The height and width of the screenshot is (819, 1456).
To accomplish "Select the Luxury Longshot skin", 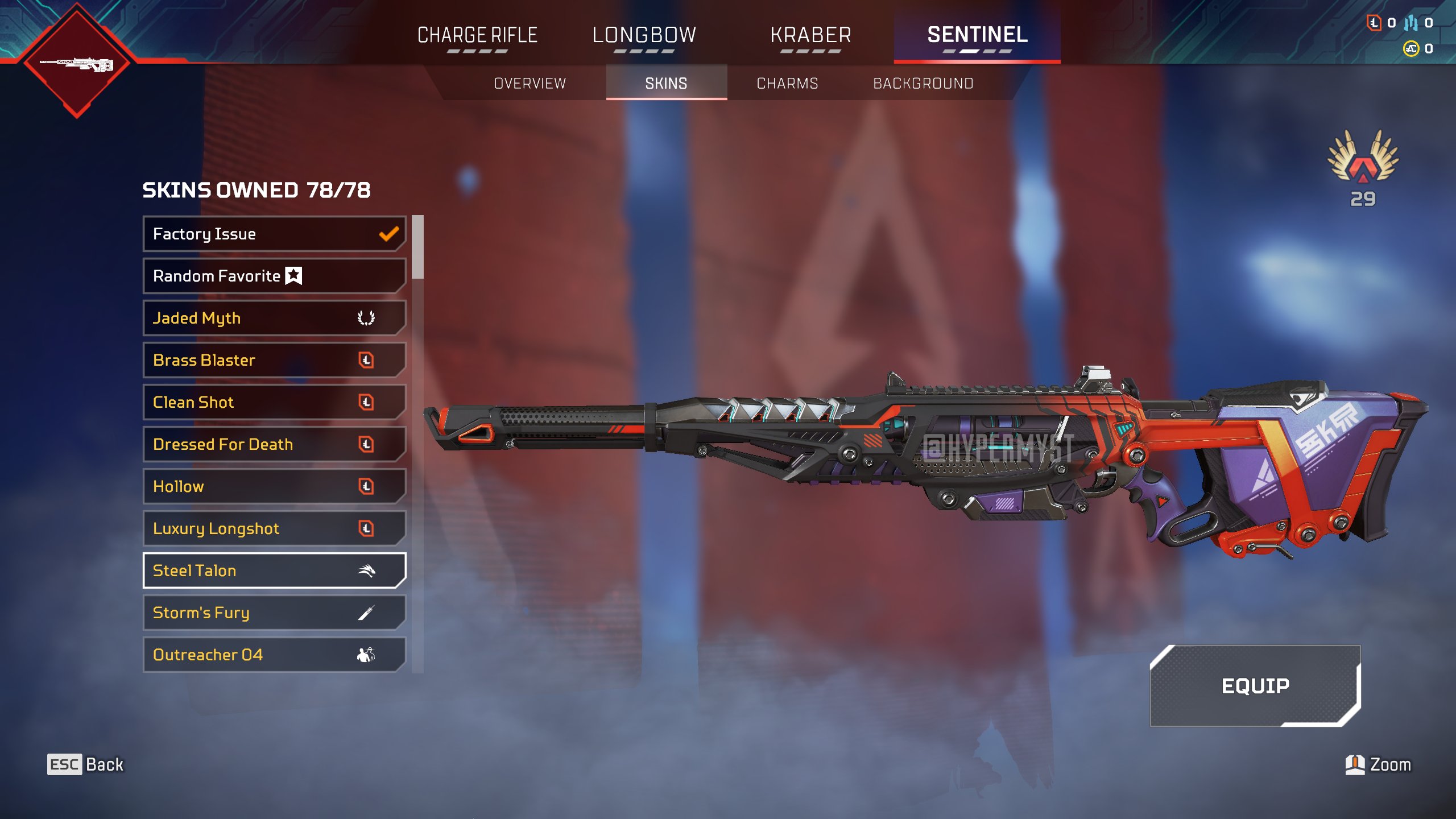I will pos(274,528).
